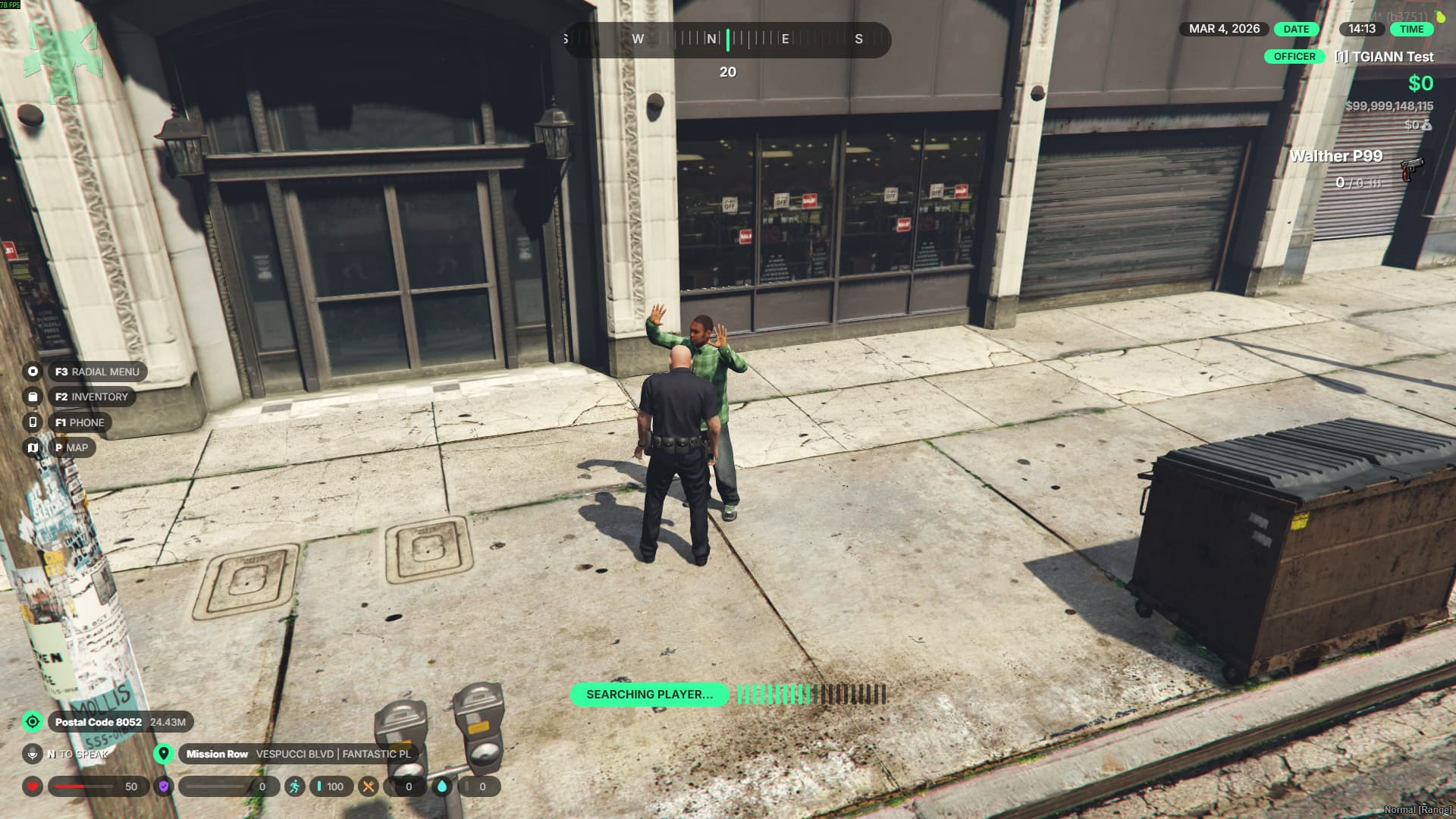1456x819 pixels.
Task: Click the Phone shortcut icon
Action: (33, 422)
